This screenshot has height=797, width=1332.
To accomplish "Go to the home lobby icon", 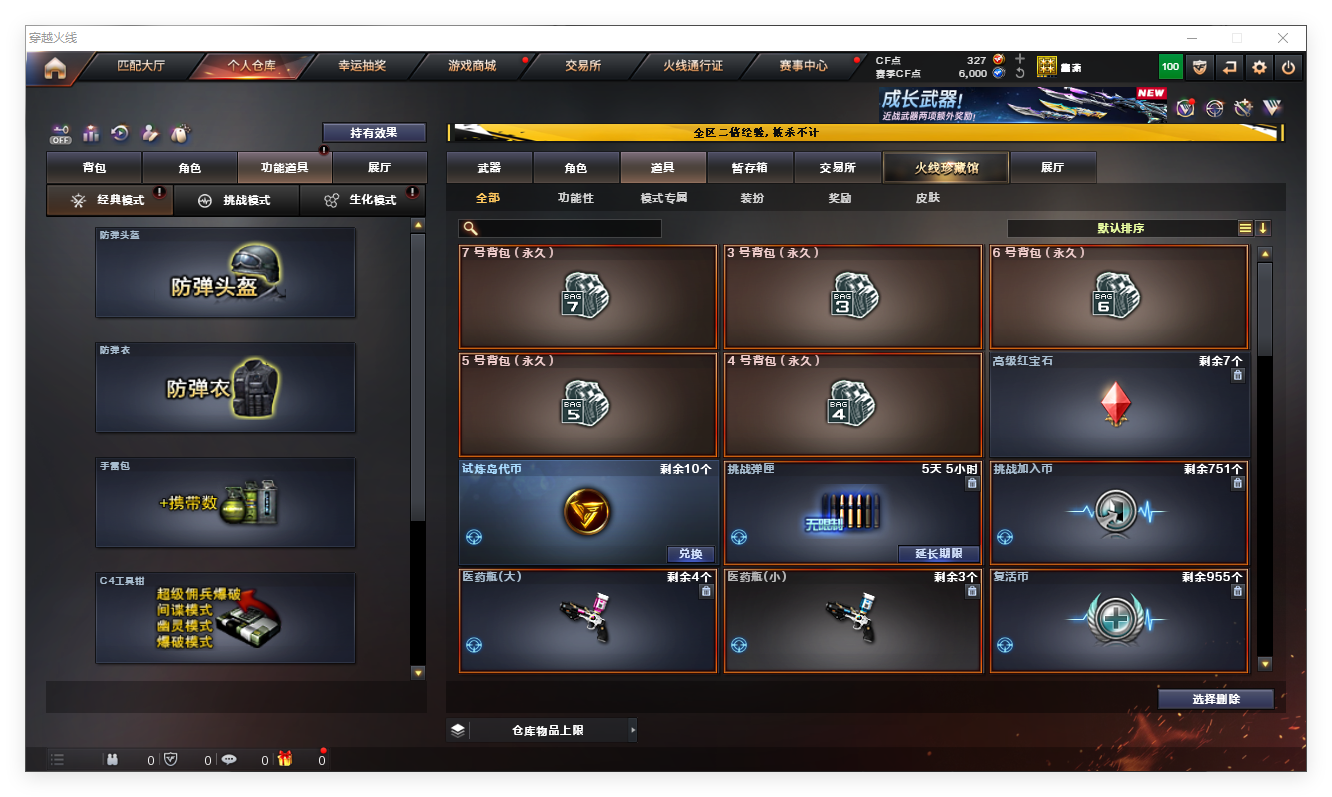I will click(55, 68).
